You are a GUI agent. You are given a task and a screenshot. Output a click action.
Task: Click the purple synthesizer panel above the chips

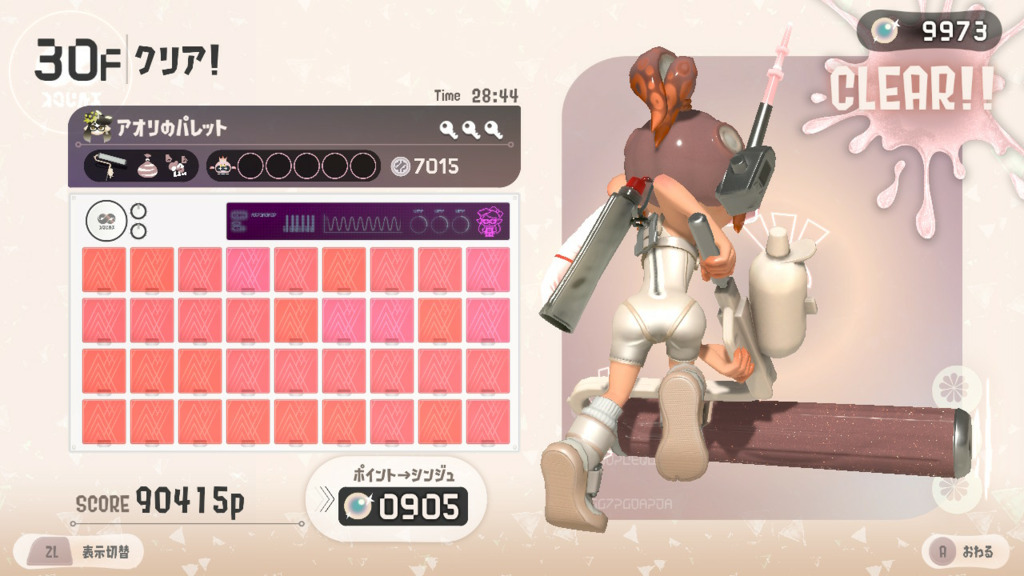367,221
